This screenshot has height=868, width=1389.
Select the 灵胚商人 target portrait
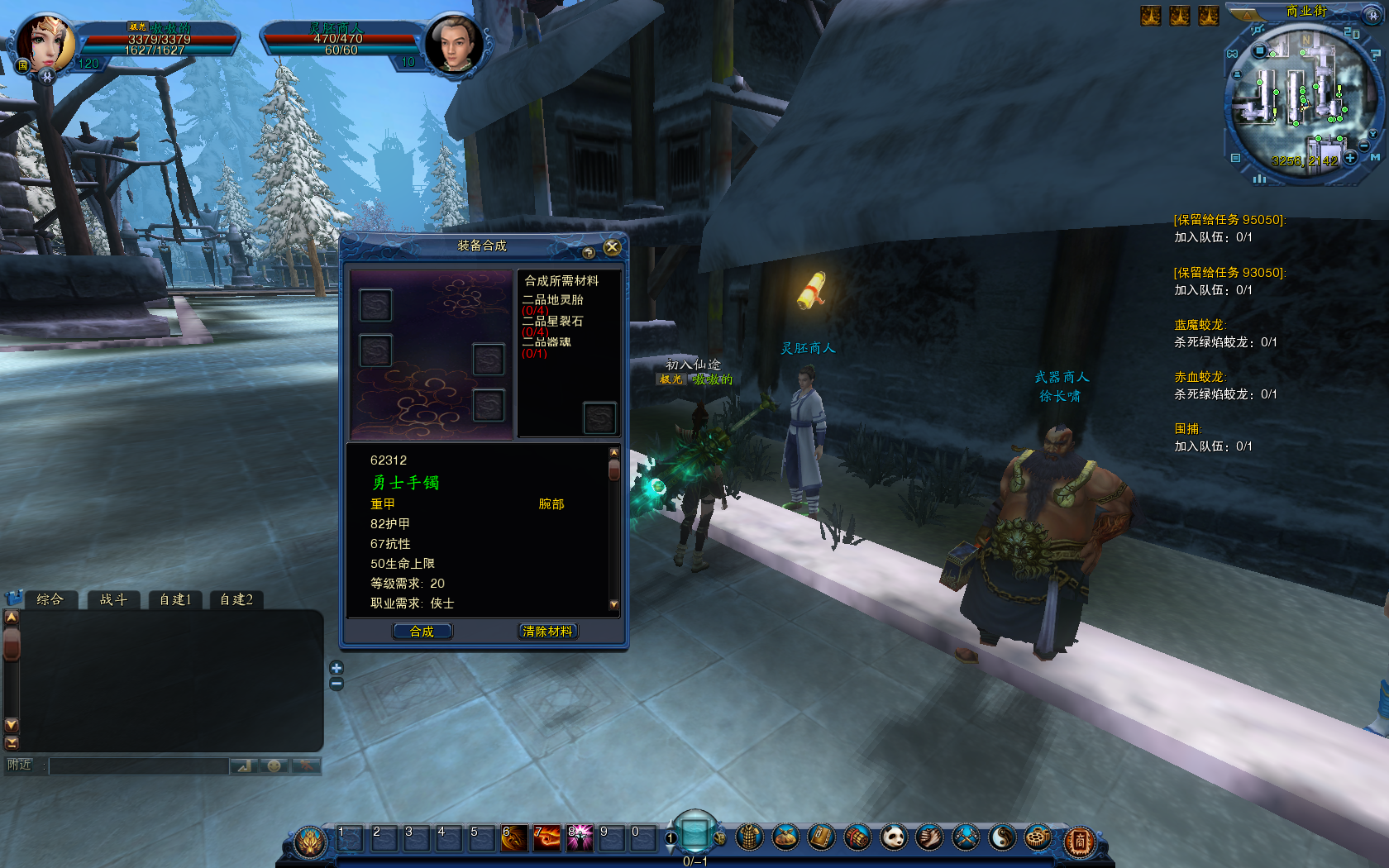pyautogui.click(x=453, y=44)
